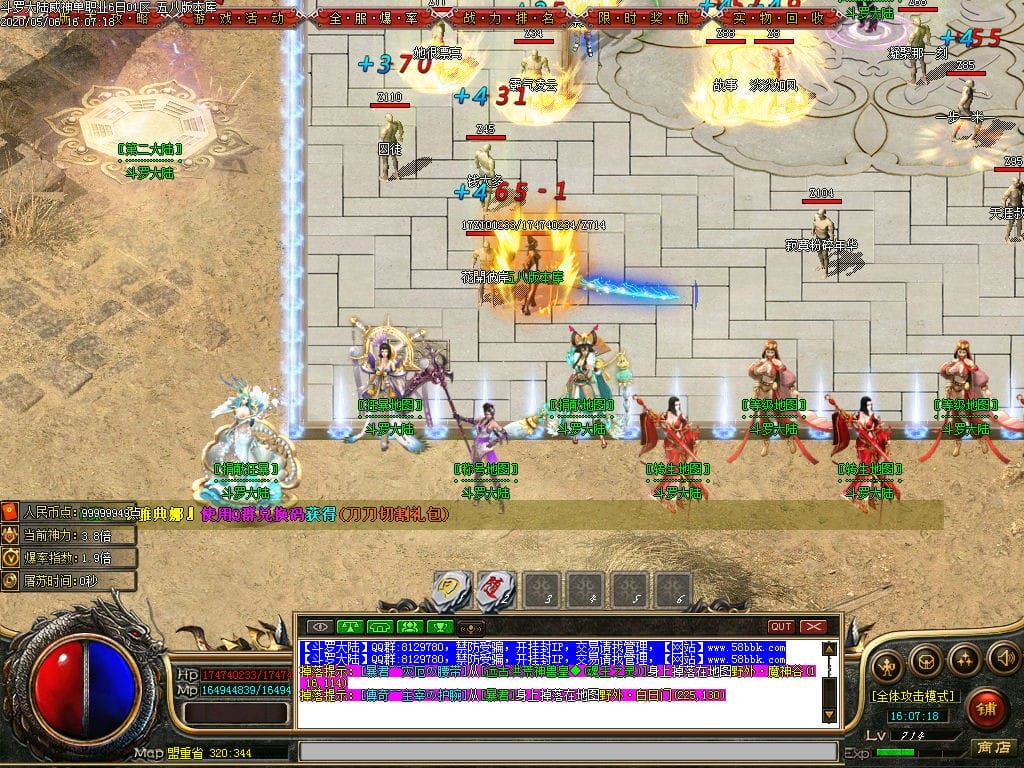Screen dimensions: 1024x768
Task: Open the green group members chat button
Action: coord(409,627)
